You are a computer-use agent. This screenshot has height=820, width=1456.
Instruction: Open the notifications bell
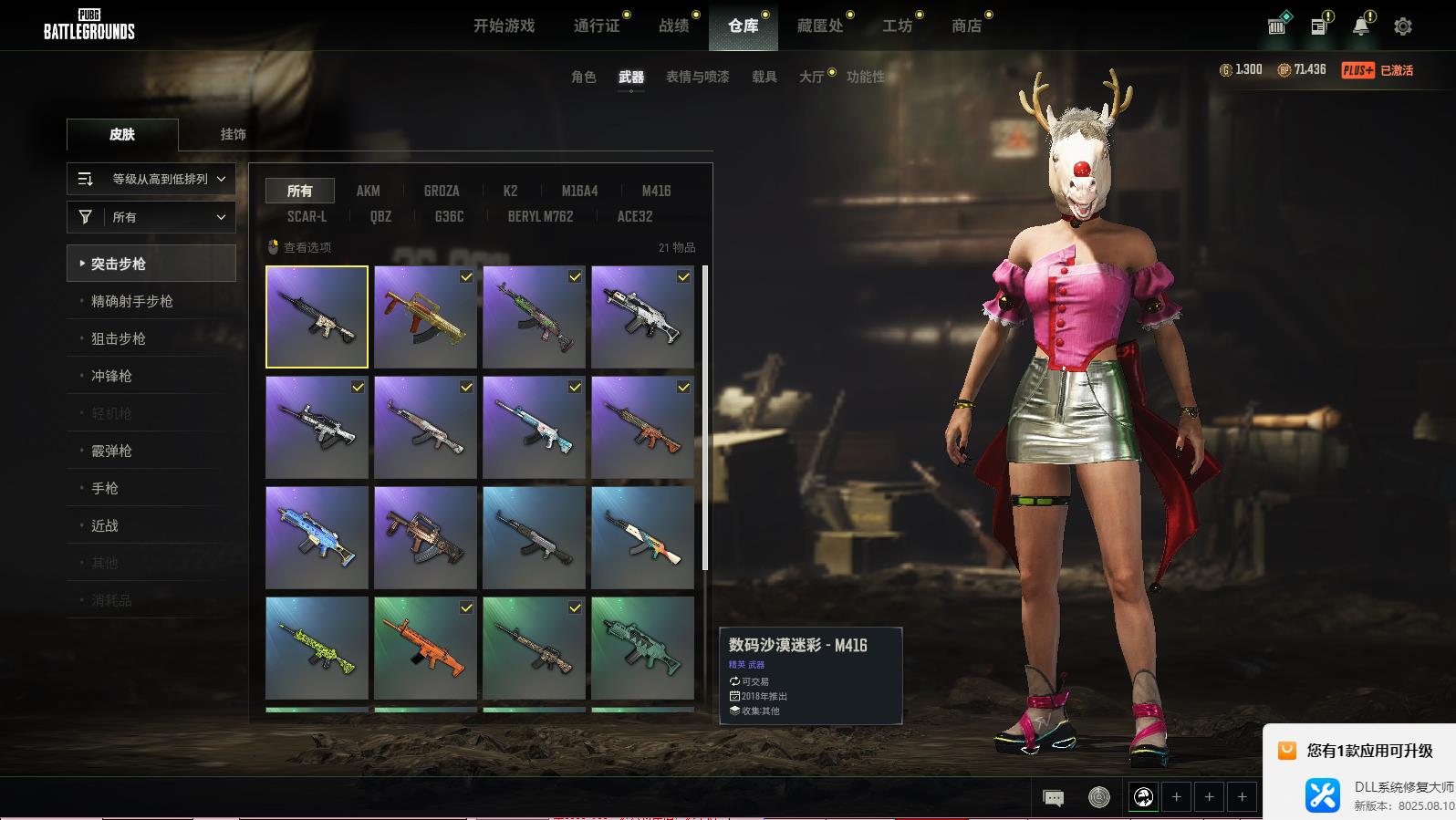pyautogui.click(x=1360, y=26)
